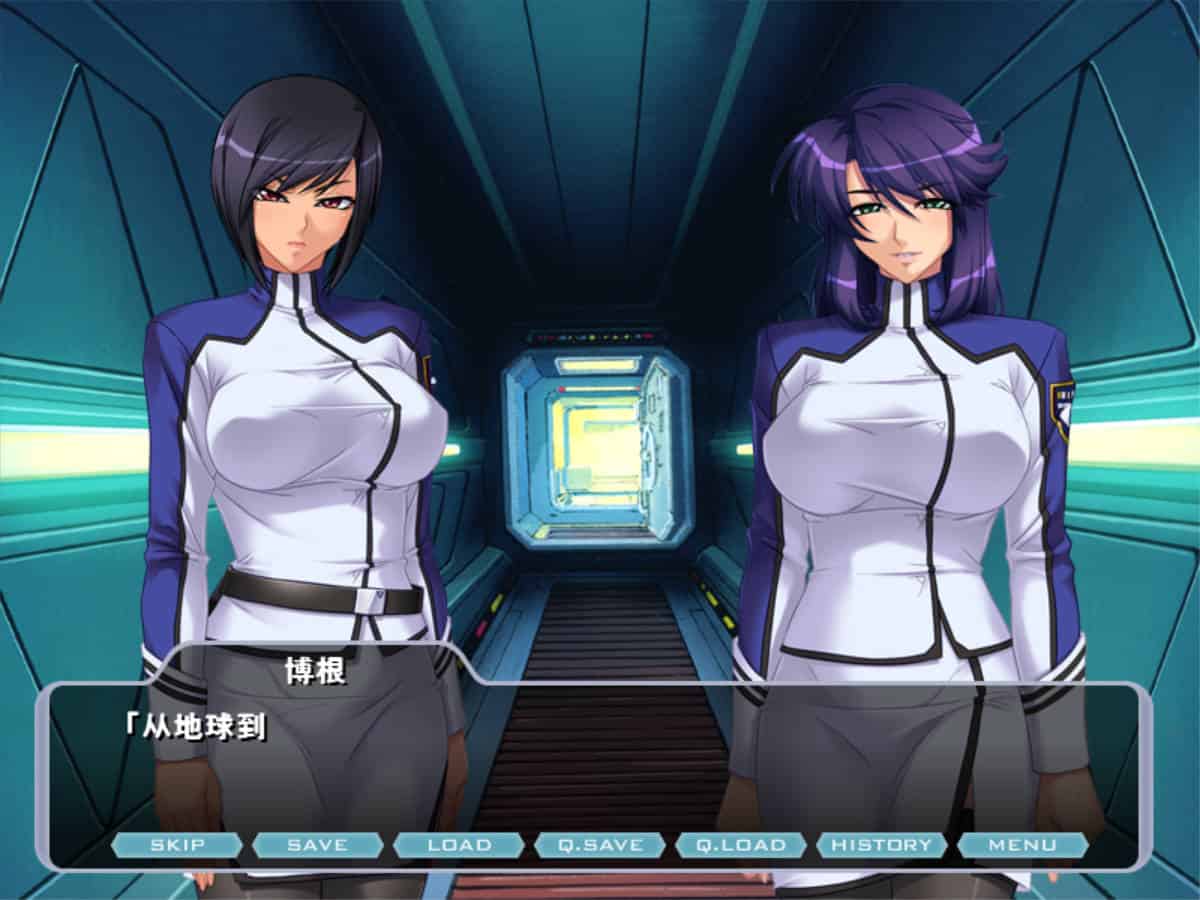The height and width of the screenshot is (900, 1200).
Task: Open the LOAD screen
Action: [x=459, y=845]
